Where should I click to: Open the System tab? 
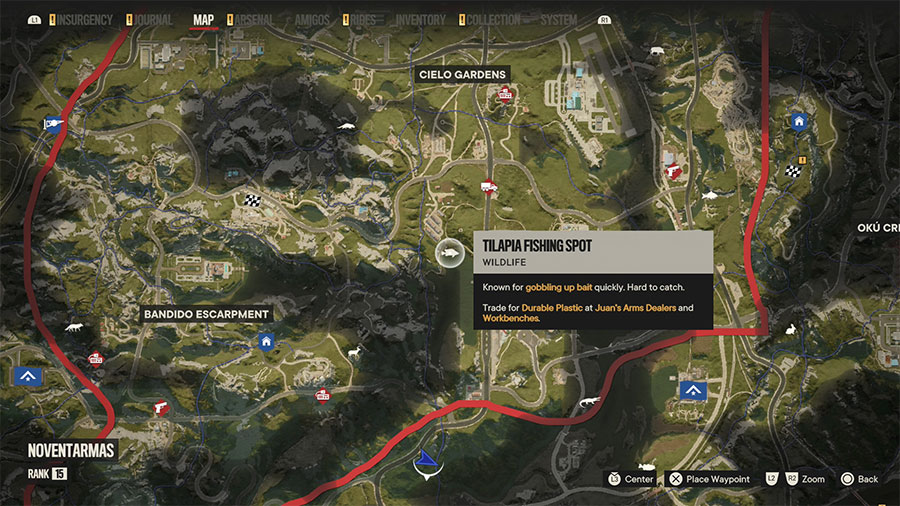click(x=559, y=19)
